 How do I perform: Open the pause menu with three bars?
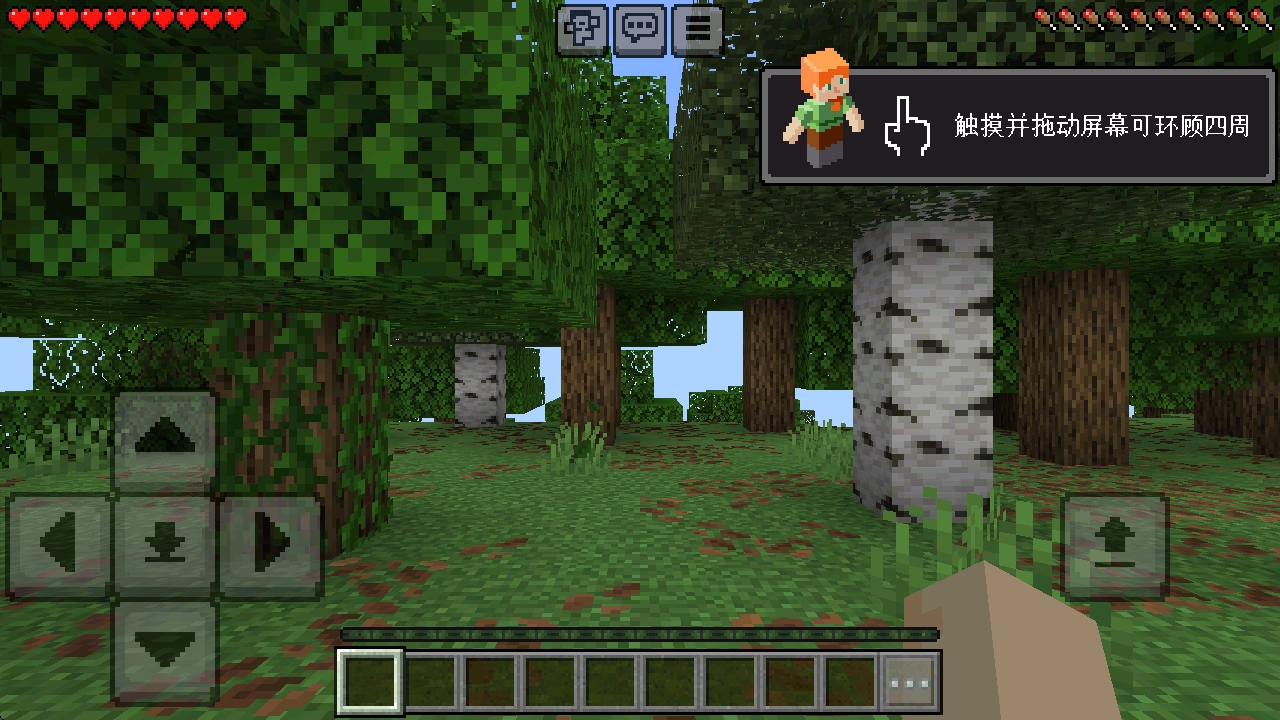pyautogui.click(x=697, y=30)
